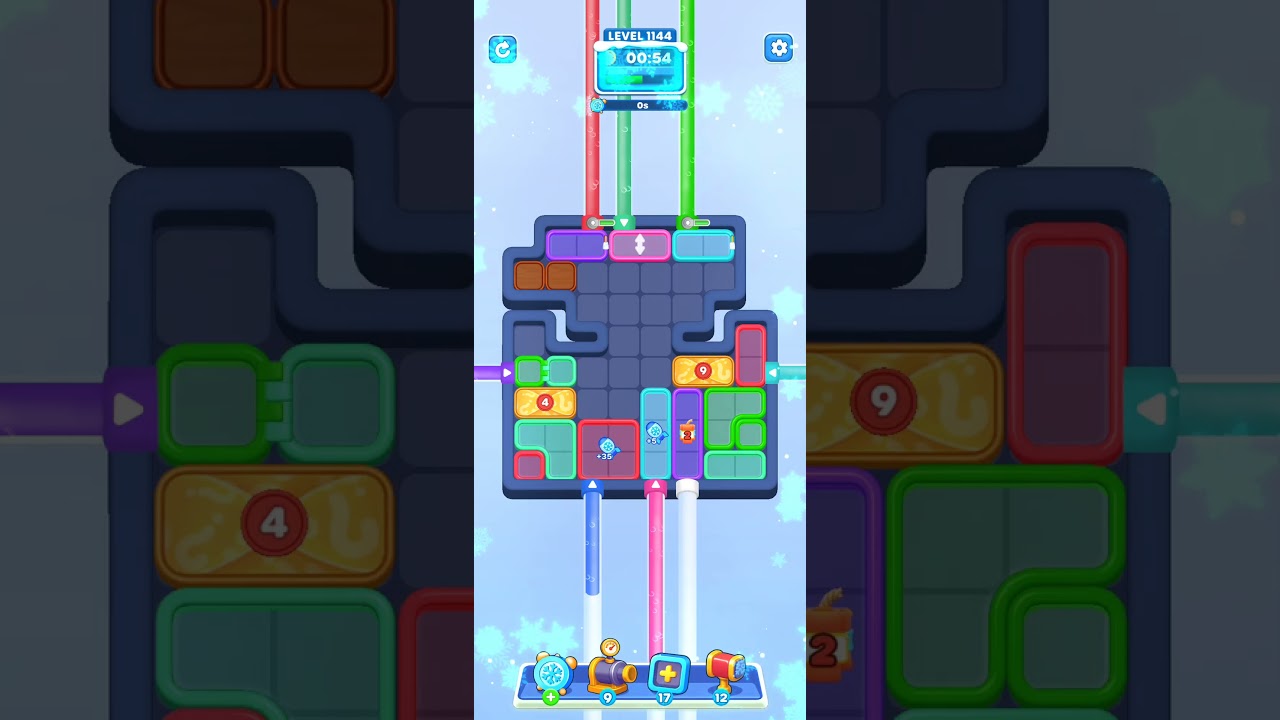Toggle the pink block with double arrows

[640, 244]
